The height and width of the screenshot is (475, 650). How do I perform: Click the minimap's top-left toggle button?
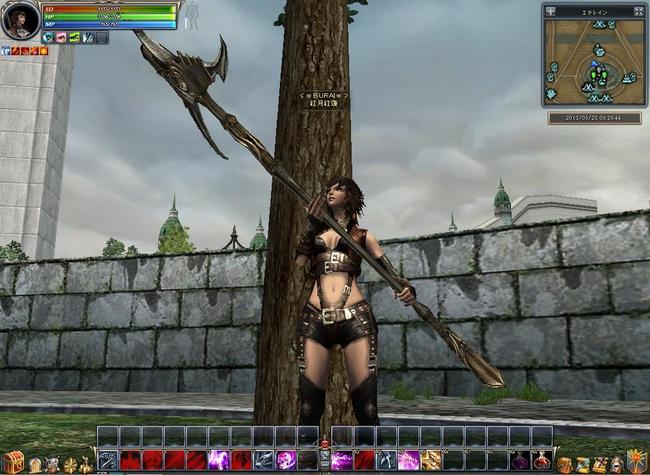(x=550, y=11)
